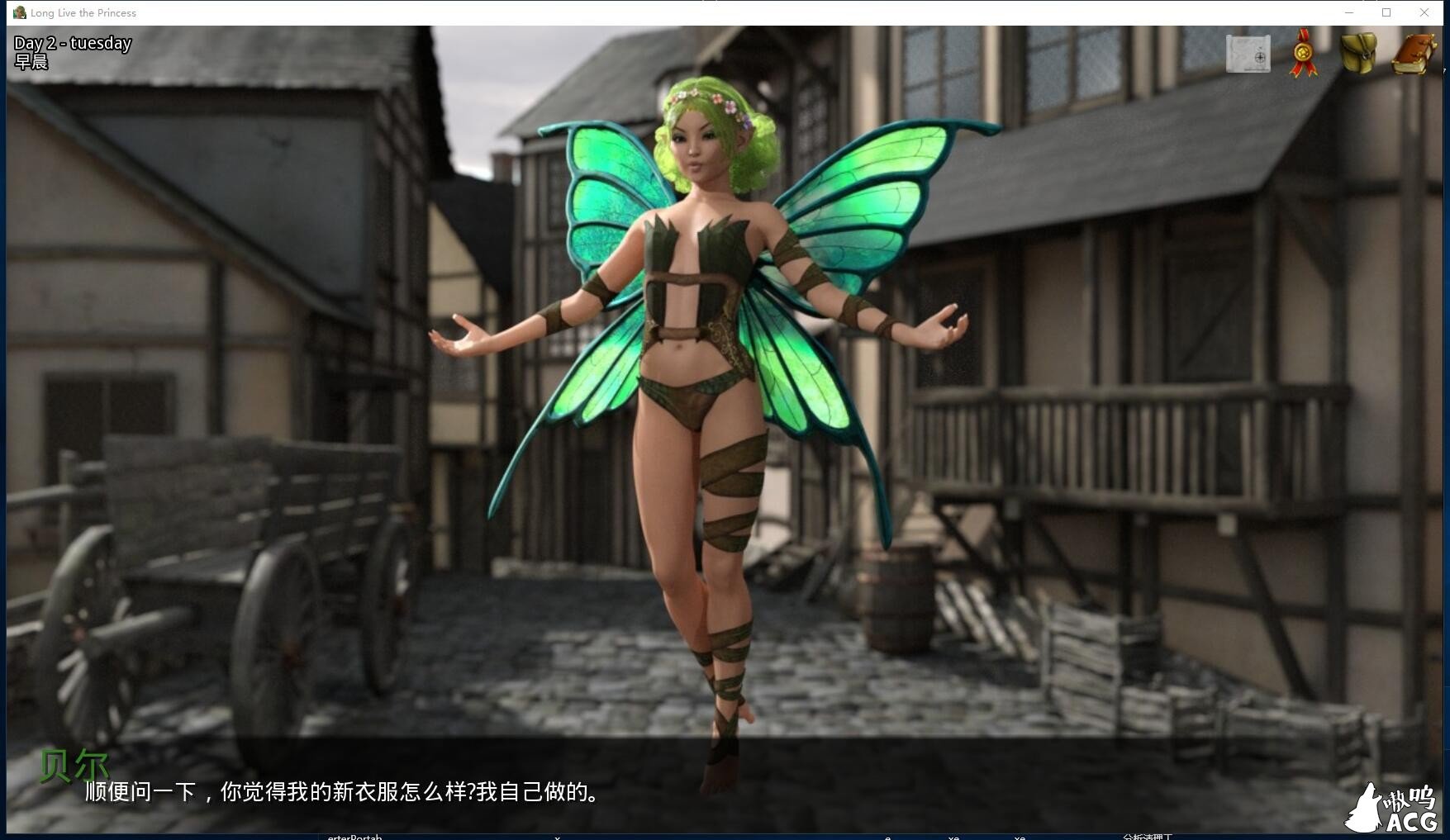Minimize the game window
Viewport: 1450px width, 840px height.
coord(1348,12)
